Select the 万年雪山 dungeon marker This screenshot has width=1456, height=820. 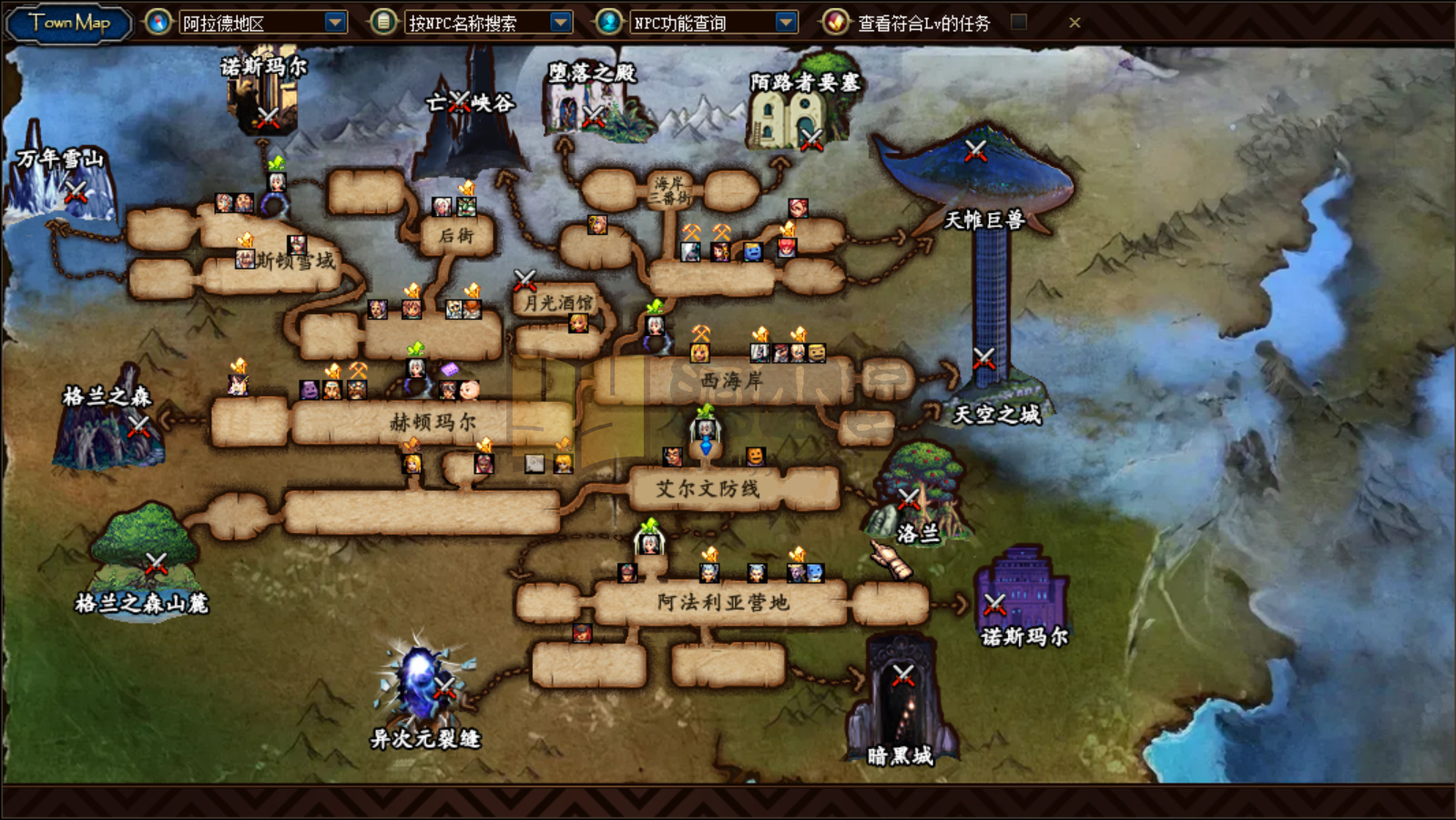click(75, 191)
